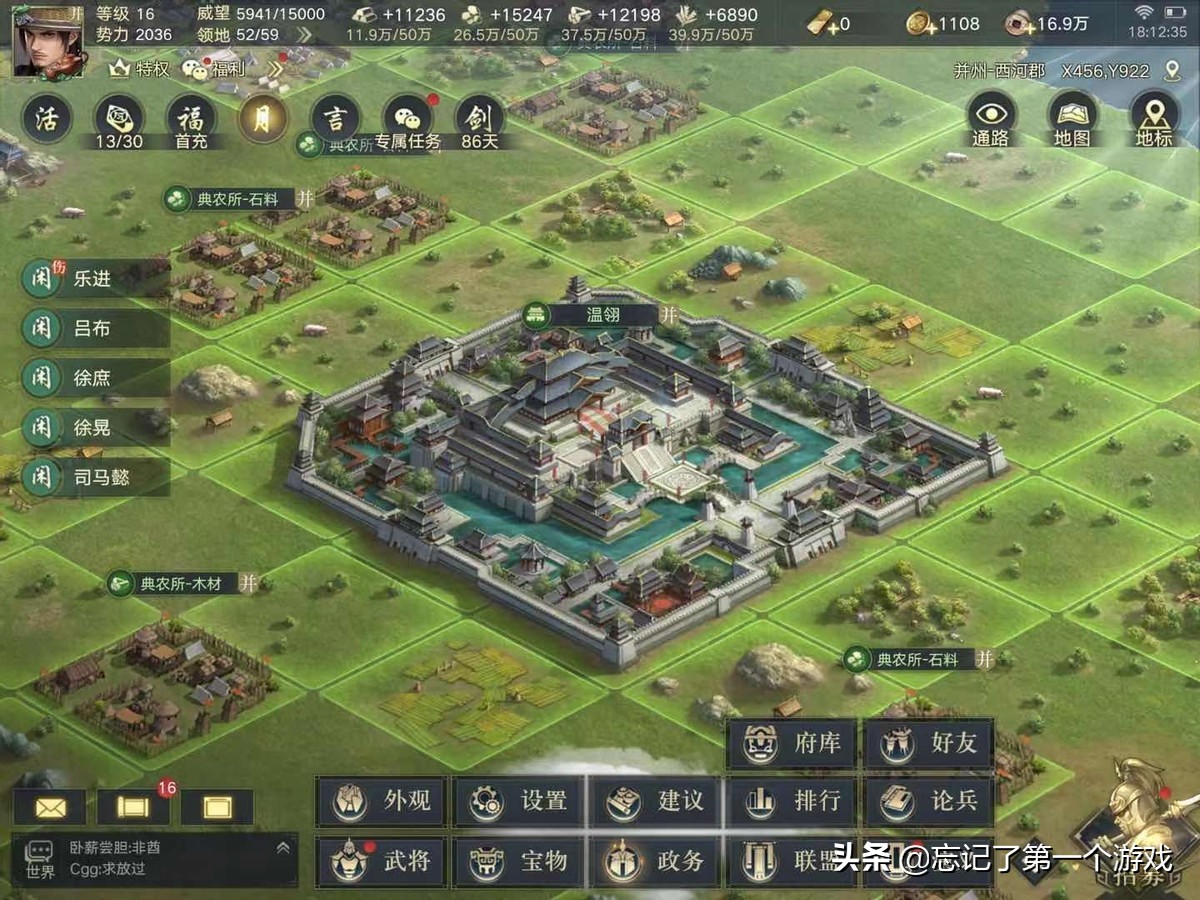
Task: Open 论兵 military discussion
Action: [928, 801]
